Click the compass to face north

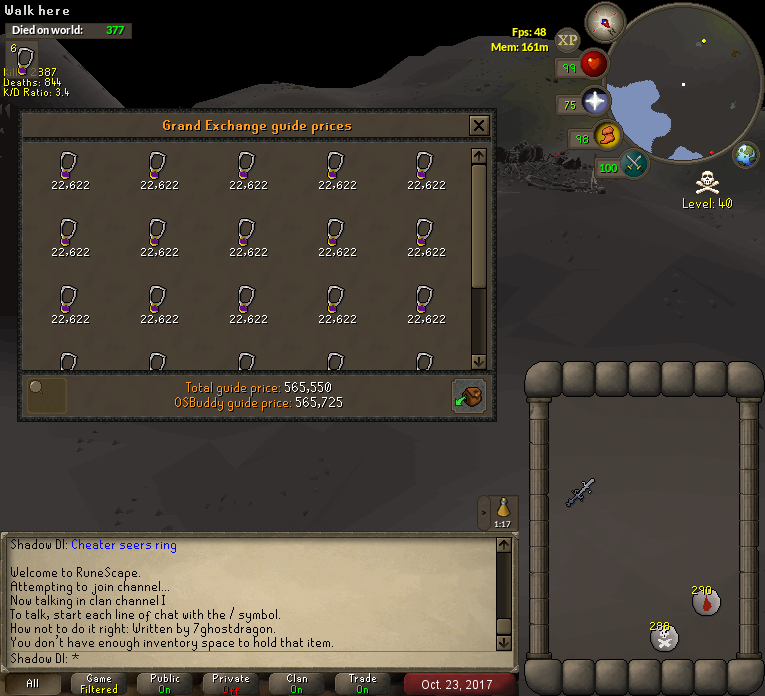tap(604, 21)
